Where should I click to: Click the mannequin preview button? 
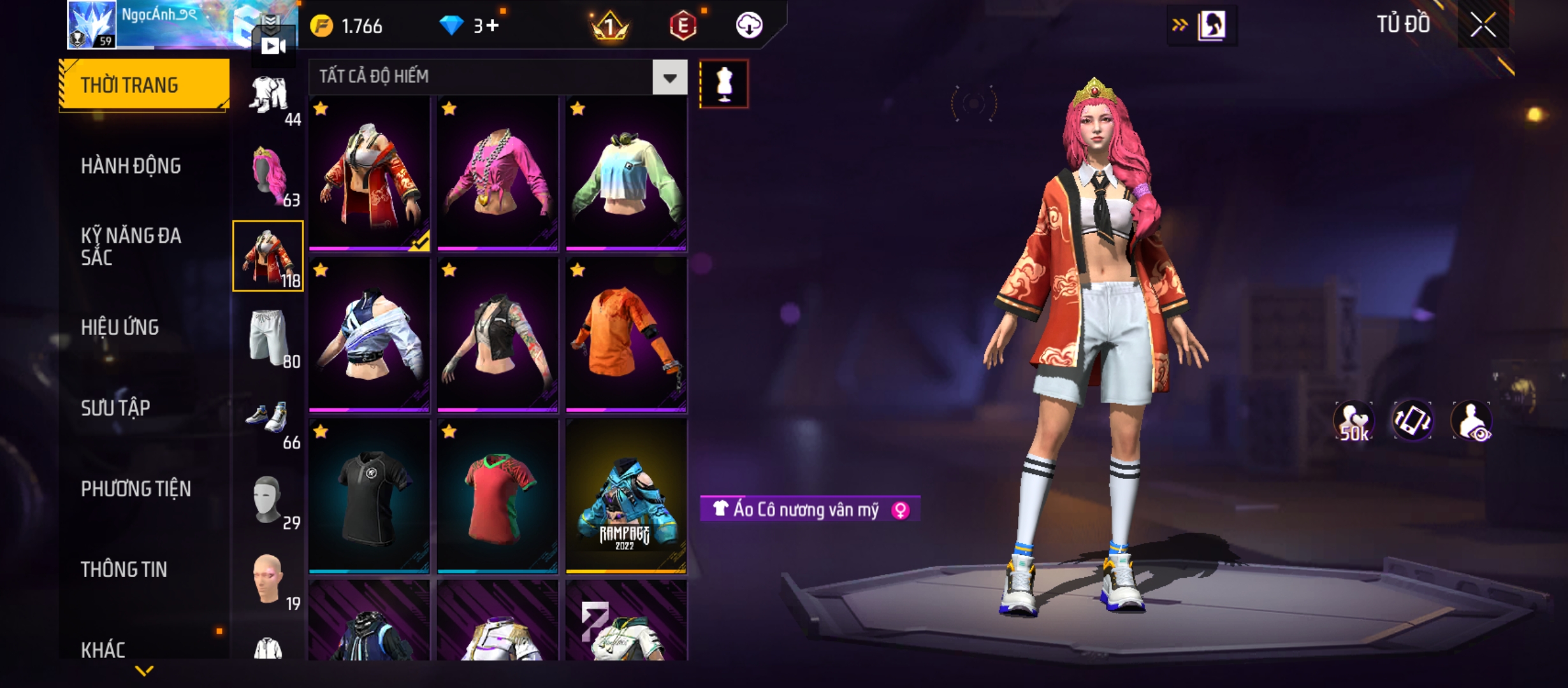point(723,84)
